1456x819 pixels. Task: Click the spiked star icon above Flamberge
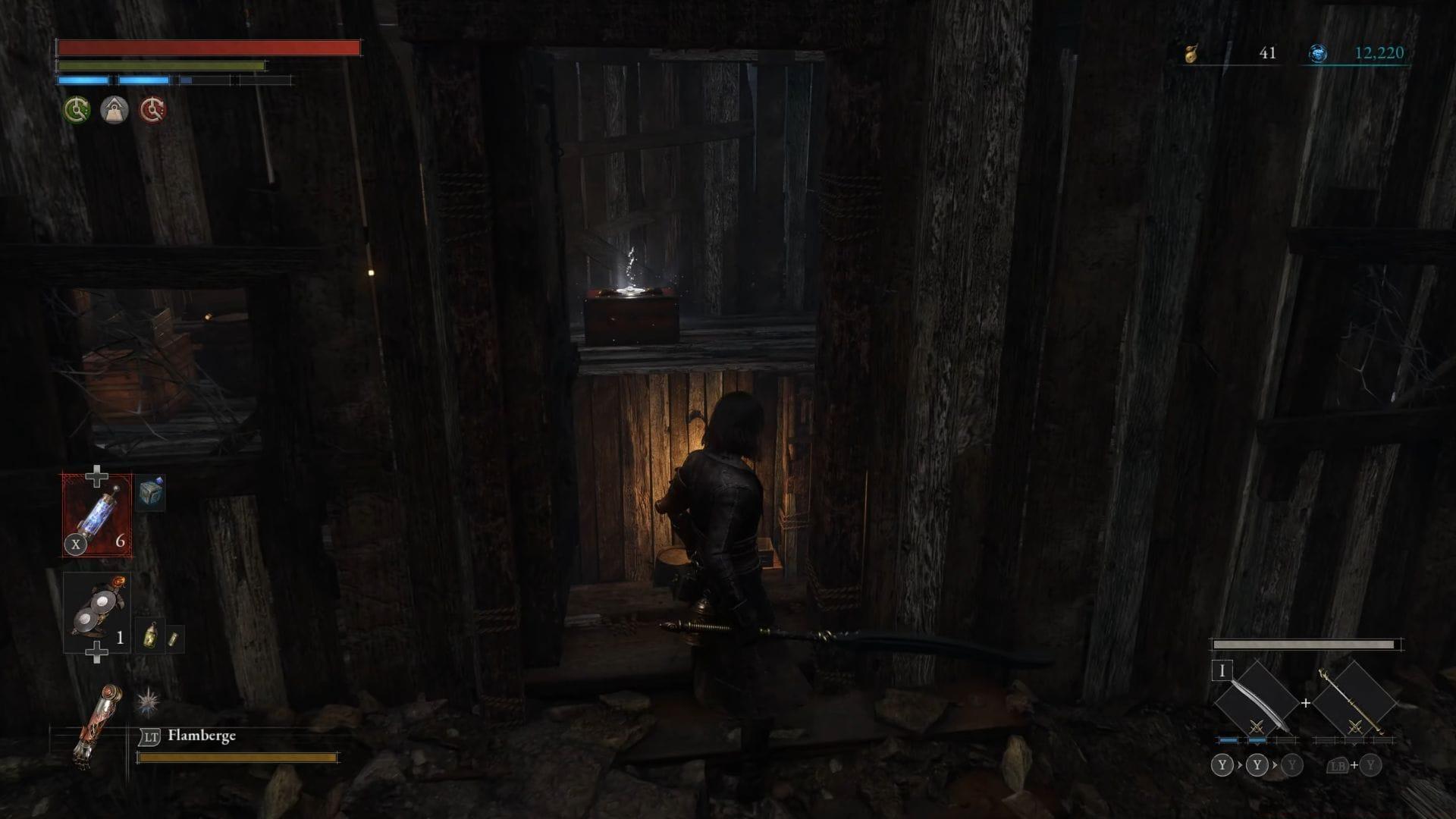click(x=148, y=702)
